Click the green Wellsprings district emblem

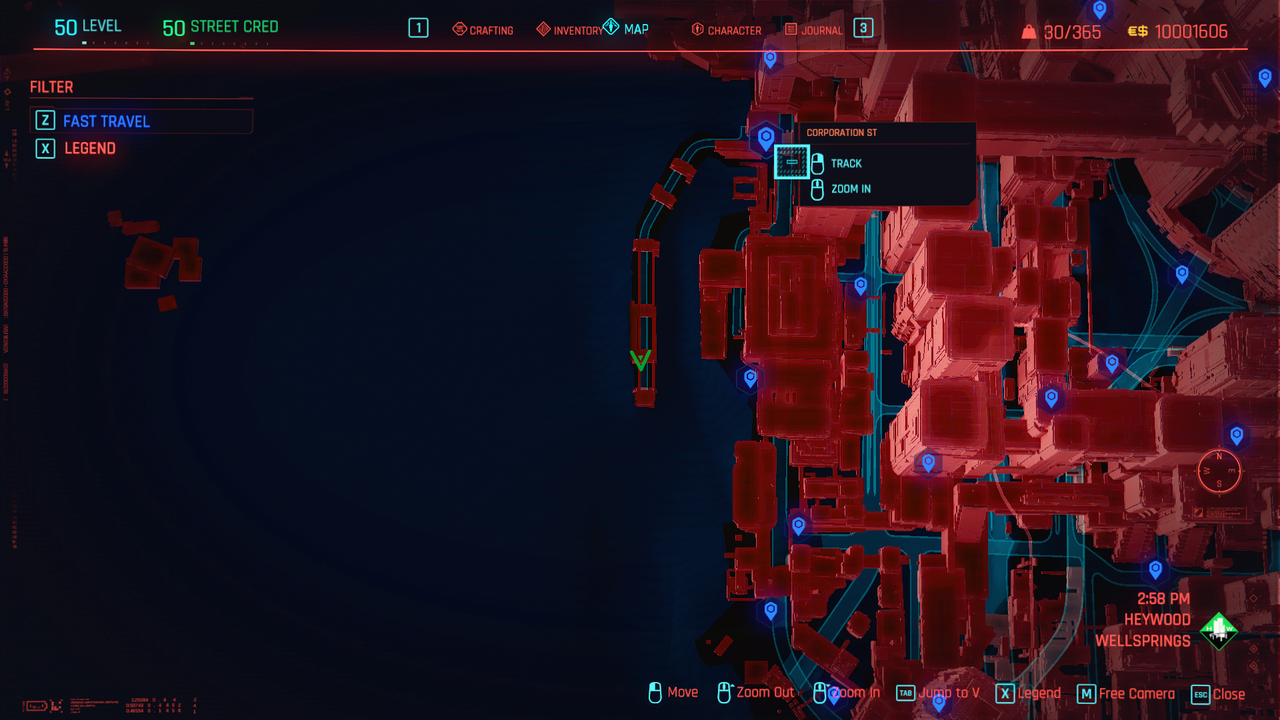pyautogui.click(x=1218, y=630)
